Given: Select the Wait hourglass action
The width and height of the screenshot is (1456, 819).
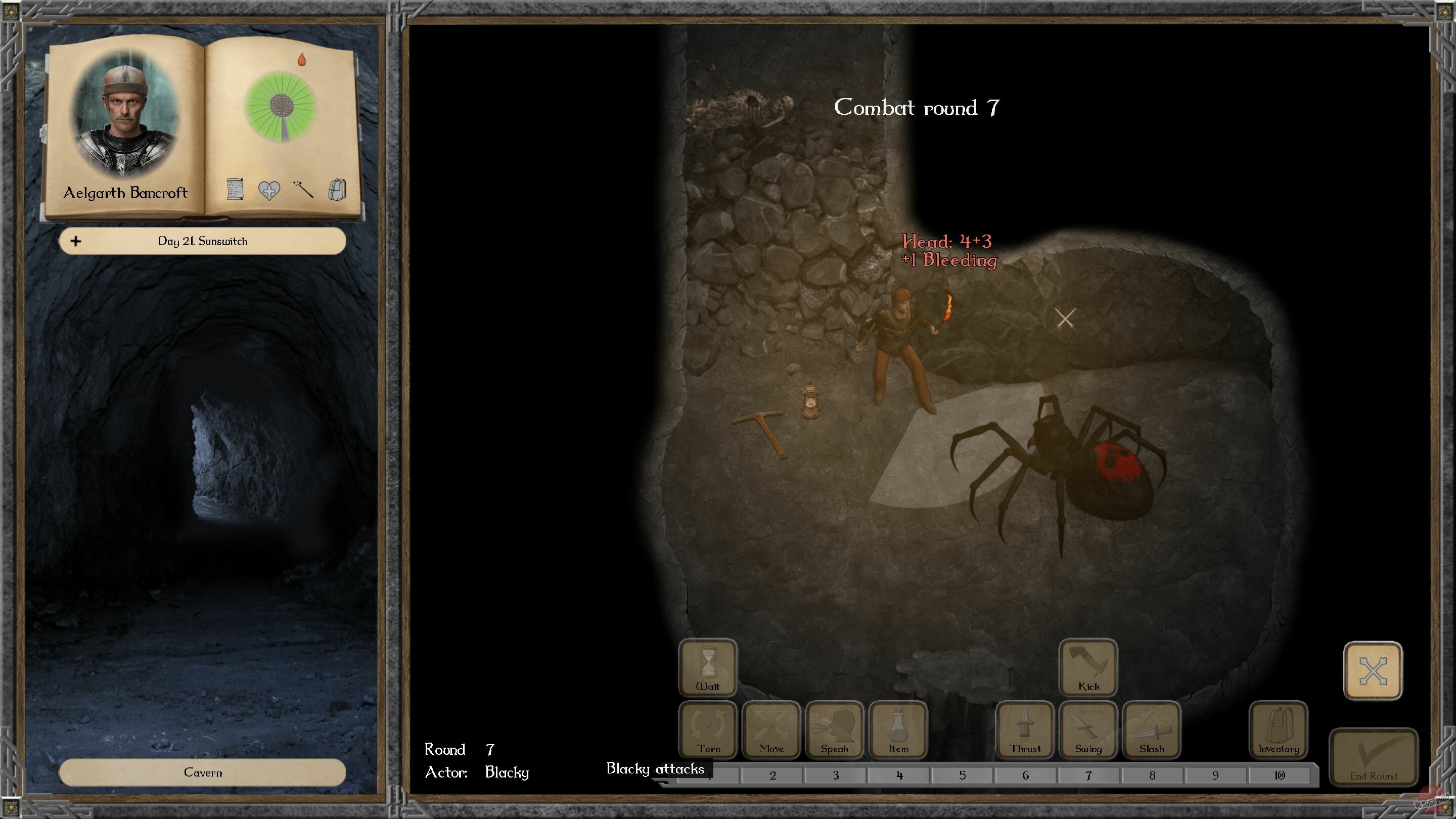Looking at the screenshot, I should coord(708,670).
